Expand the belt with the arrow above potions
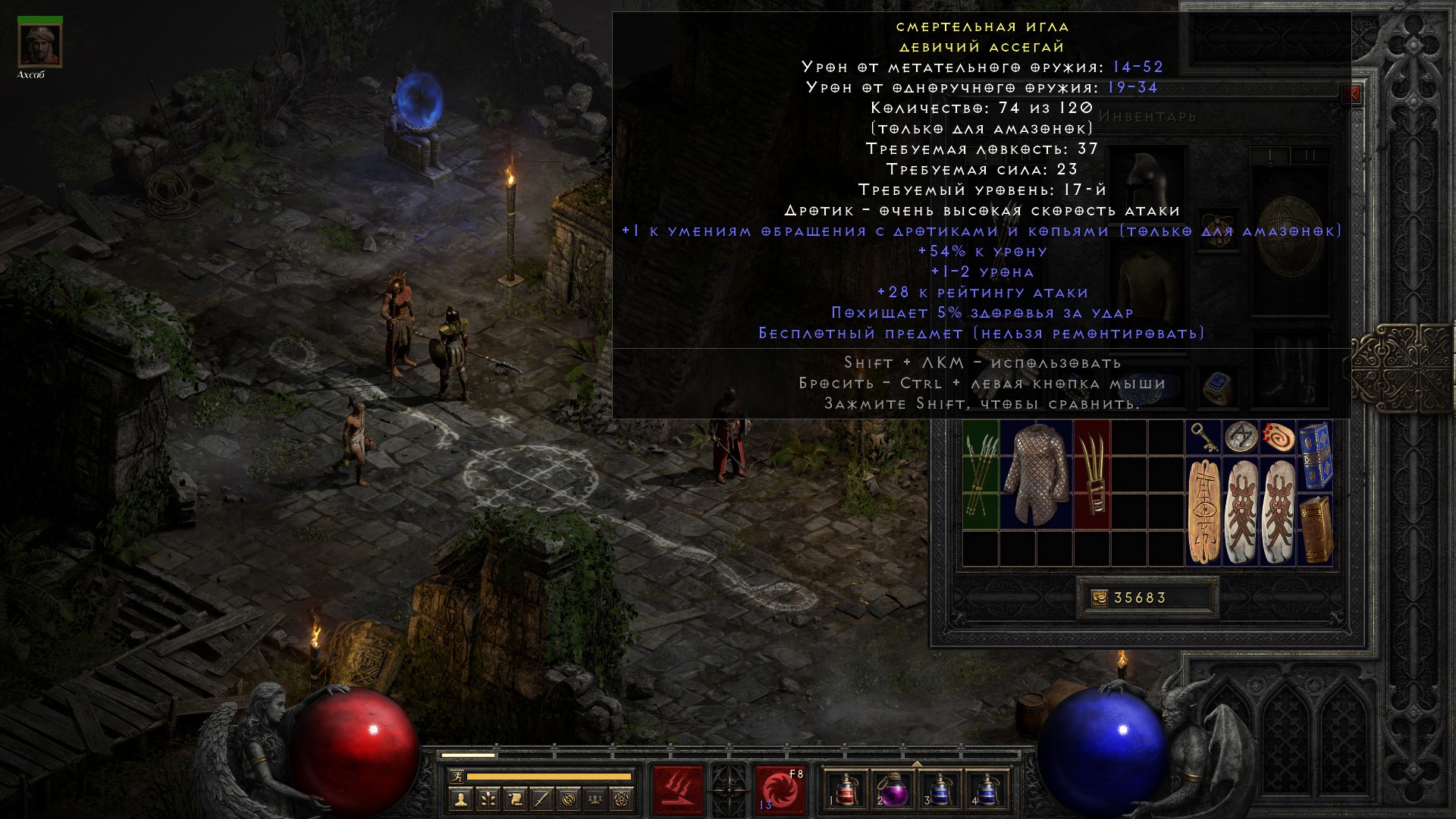1456x819 pixels. (x=917, y=764)
